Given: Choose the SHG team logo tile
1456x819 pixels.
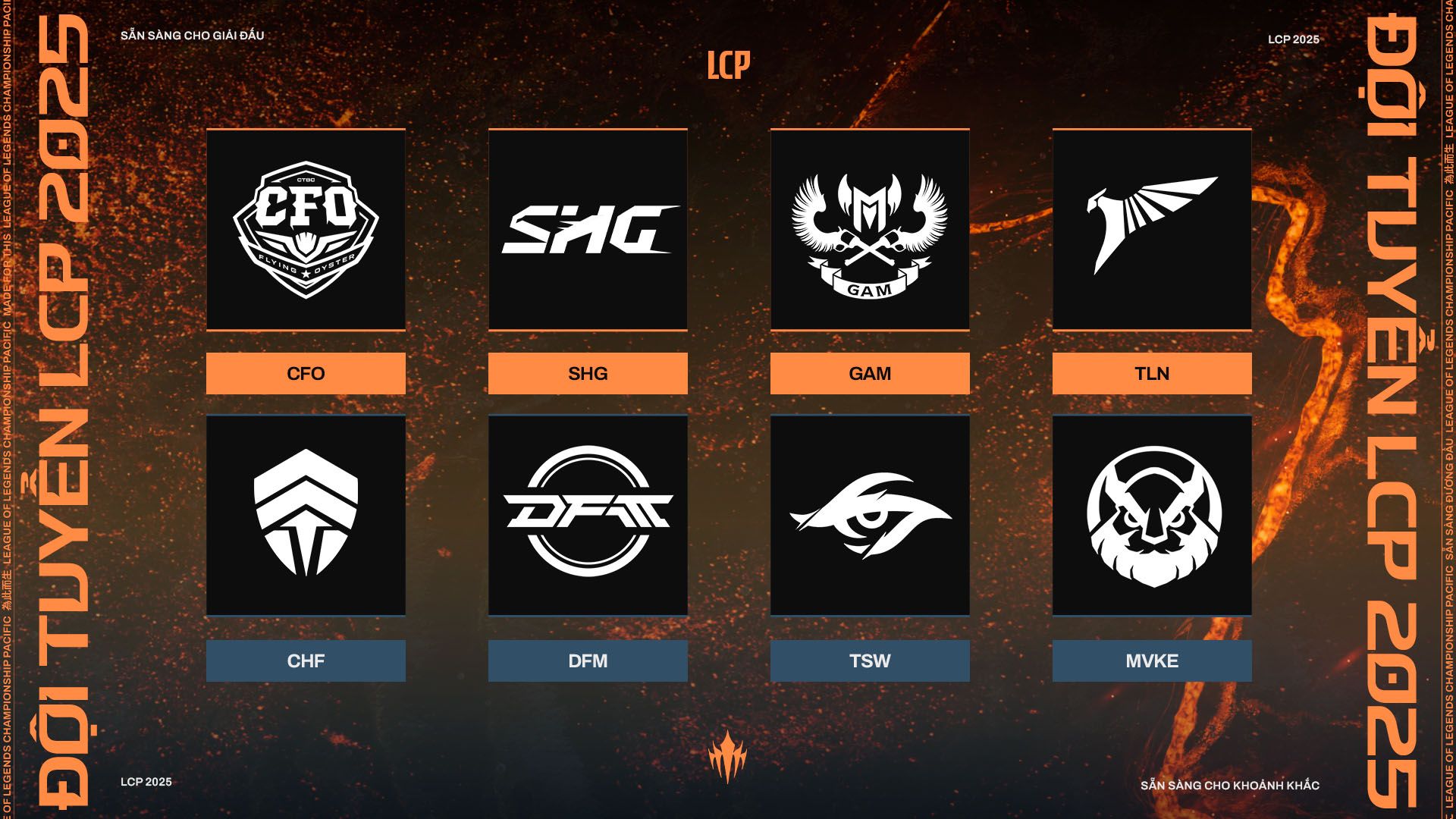Looking at the screenshot, I should click(588, 229).
